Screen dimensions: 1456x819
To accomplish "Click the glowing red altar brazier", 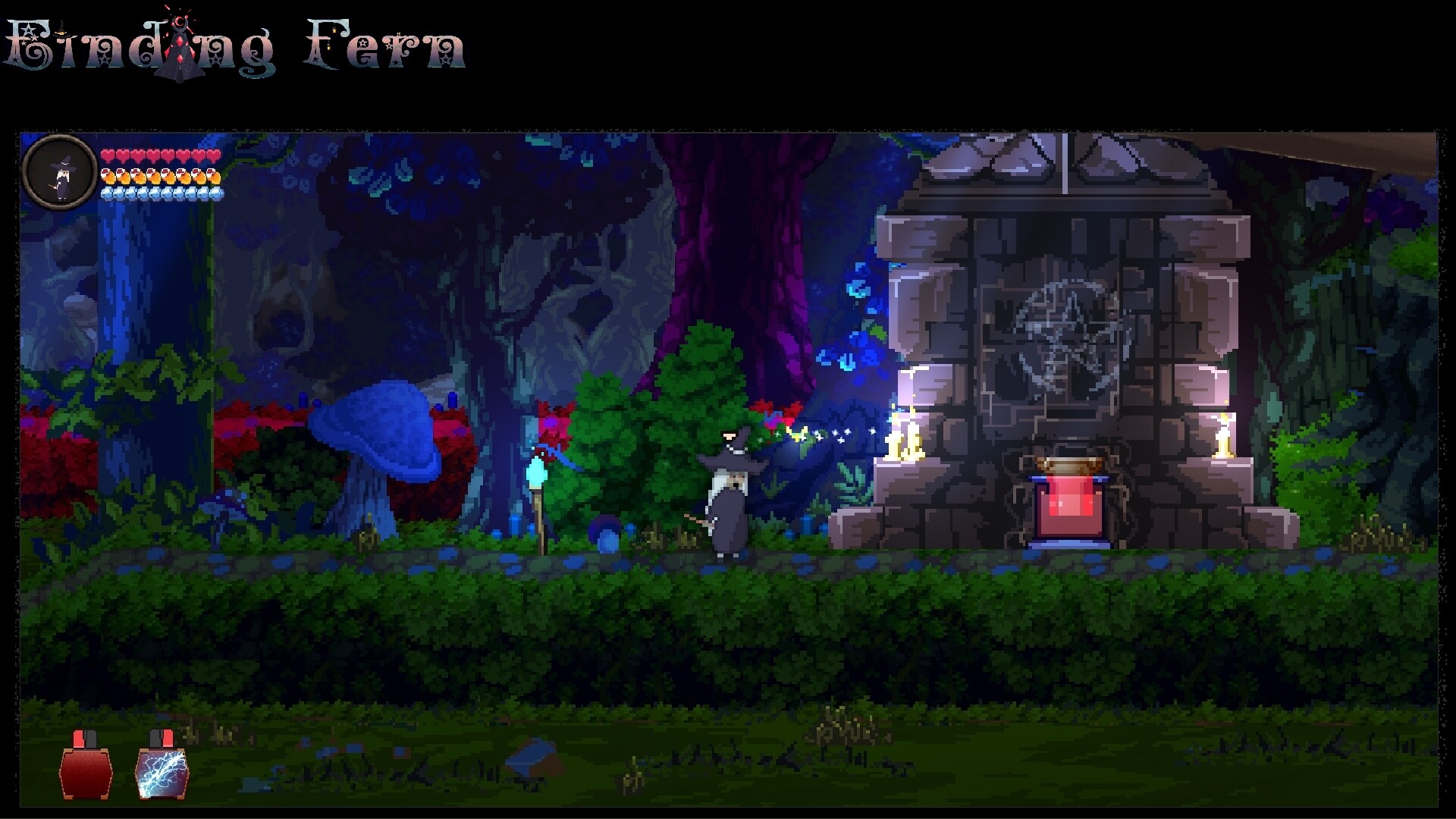I will click(1068, 508).
